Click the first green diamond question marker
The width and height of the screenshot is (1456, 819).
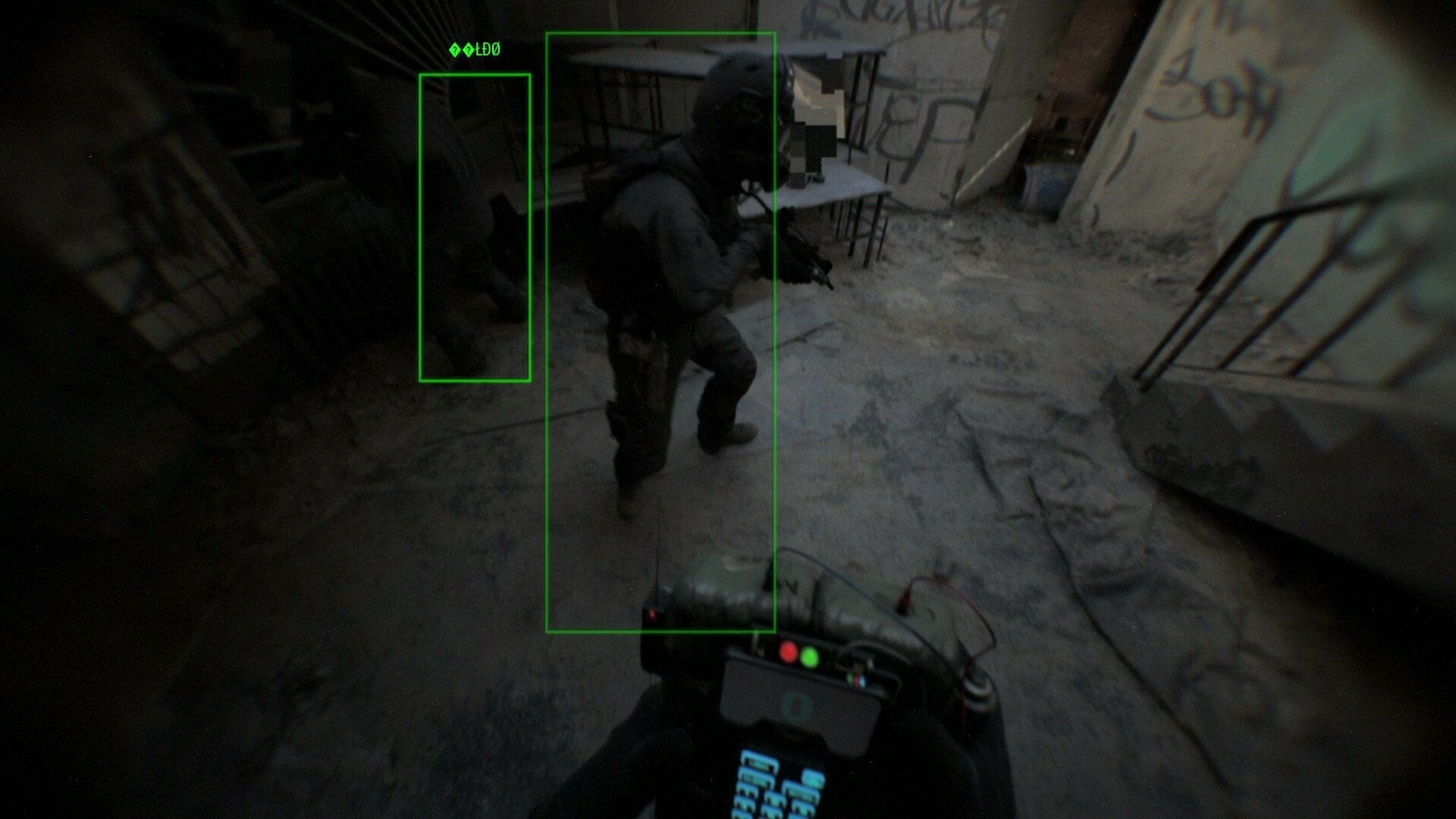point(455,50)
